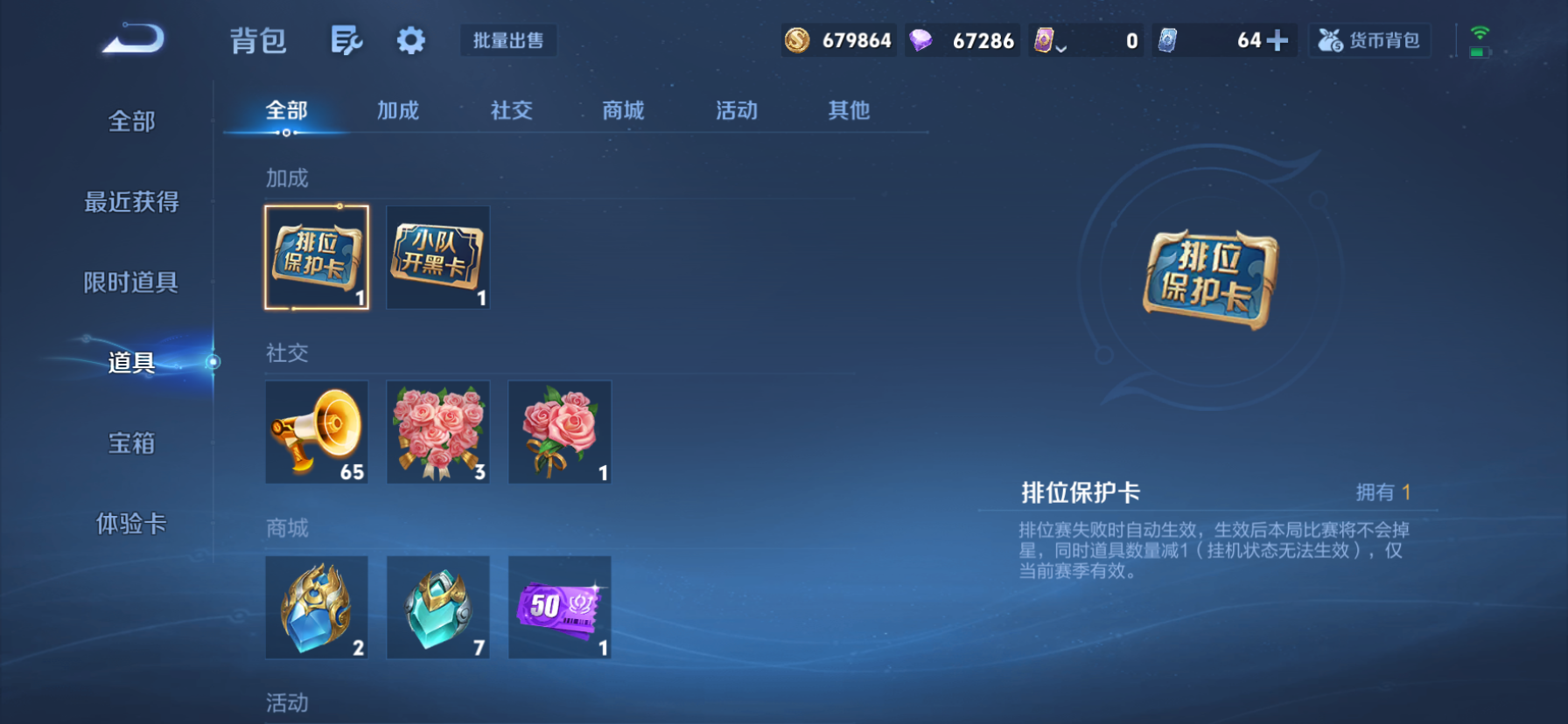Click the single pink rose item
The height and width of the screenshot is (724, 1568).
tap(559, 431)
